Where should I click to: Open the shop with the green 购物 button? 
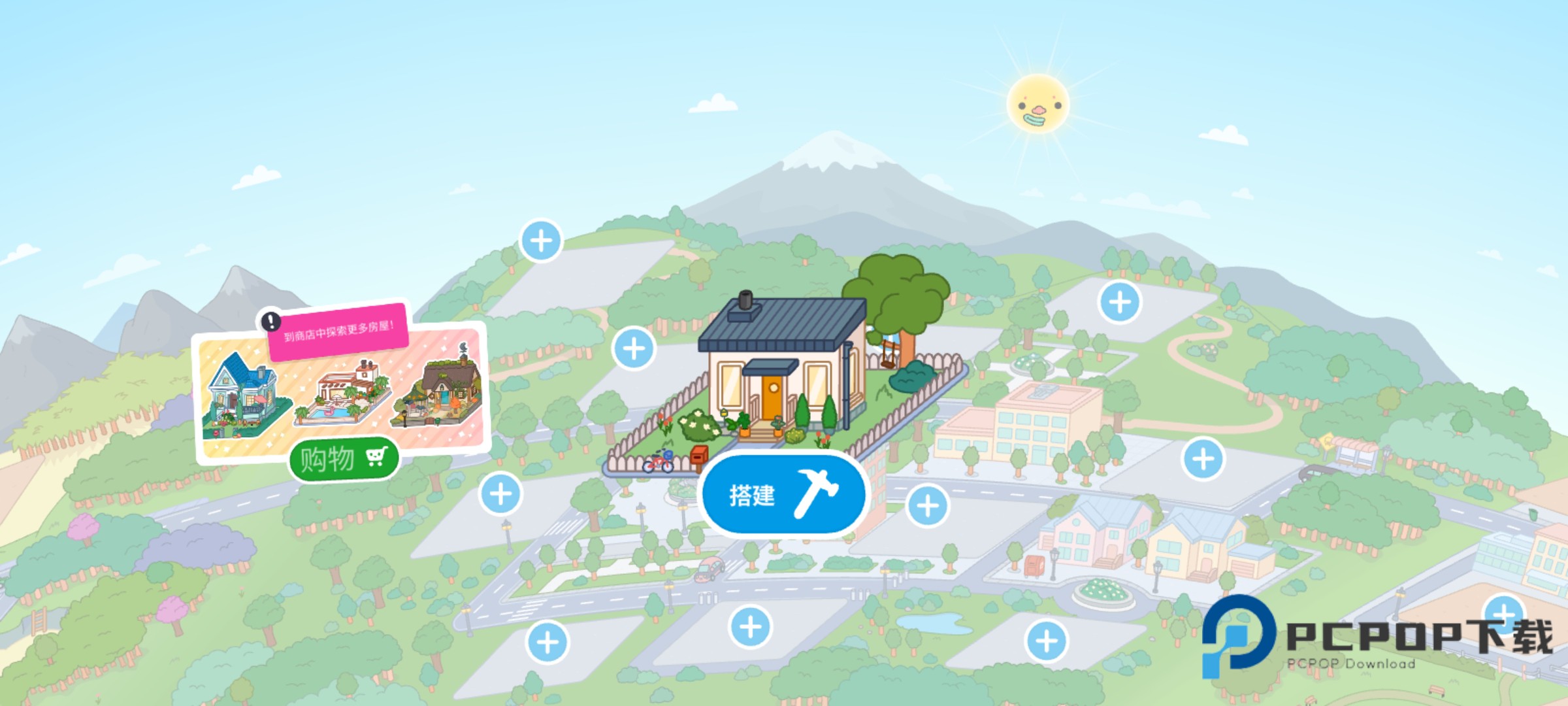pos(344,459)
